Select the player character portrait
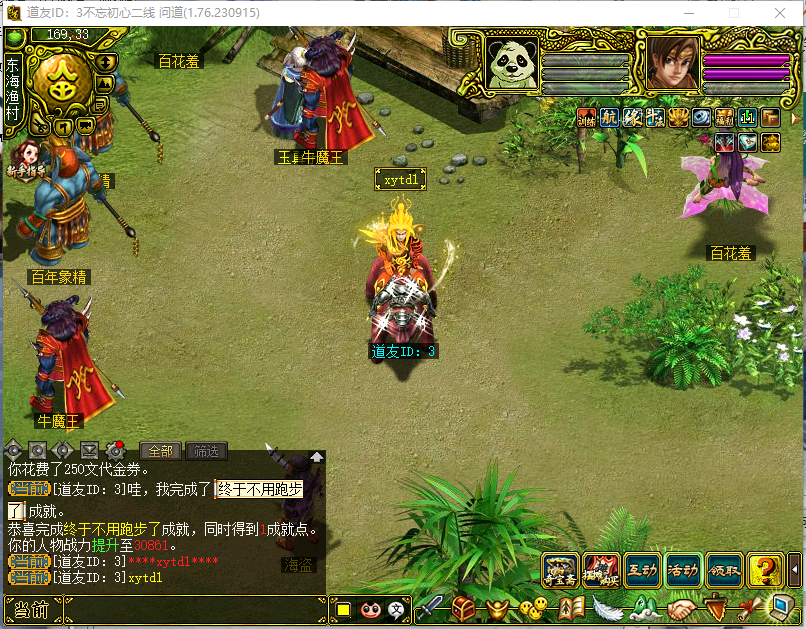The image size is (806, 629). [x=673, y=64]
